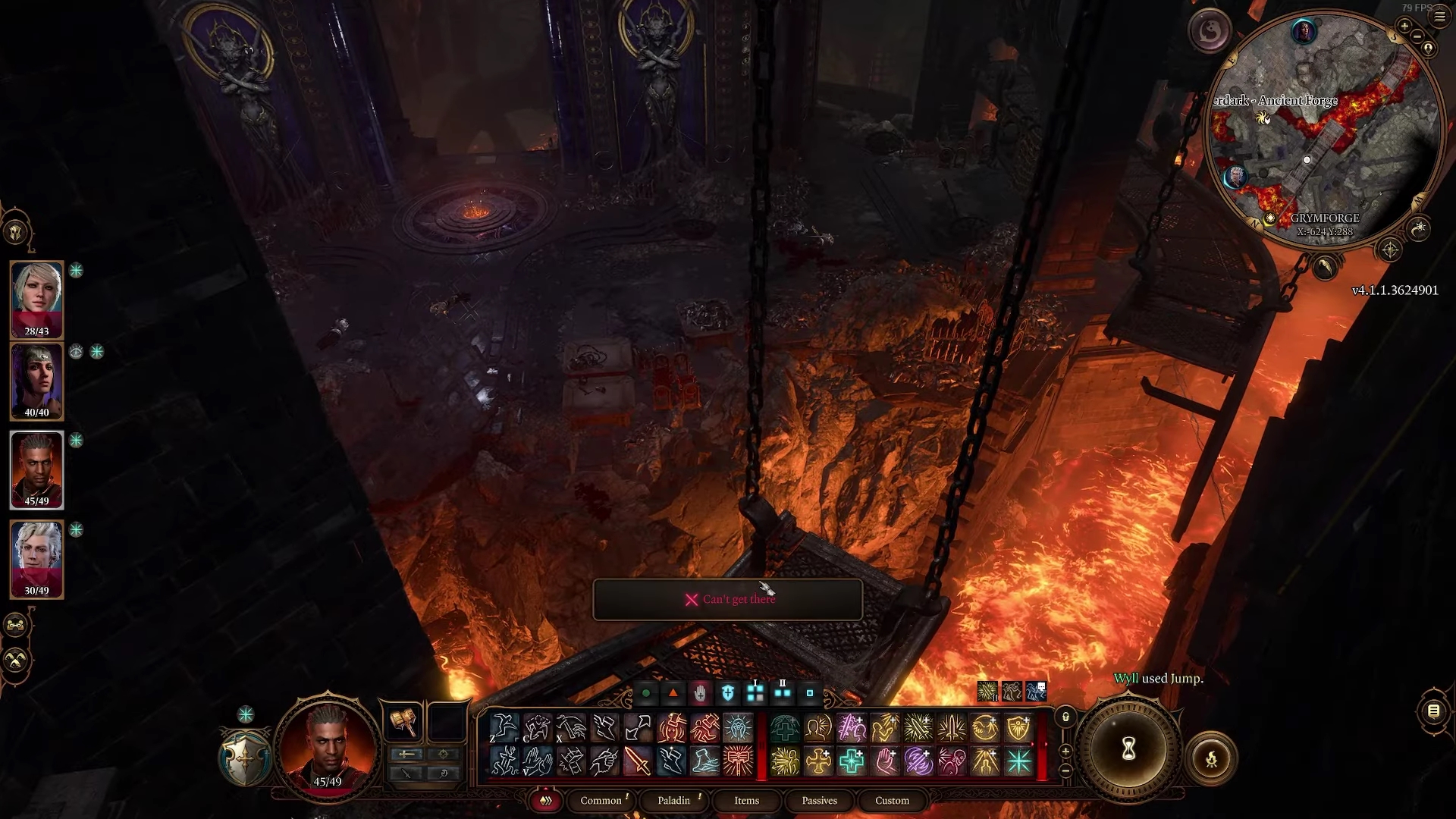The width and height of the screenshot is (1456, 819).
Task: Open the Paladin actions tab
Action: 674,800
